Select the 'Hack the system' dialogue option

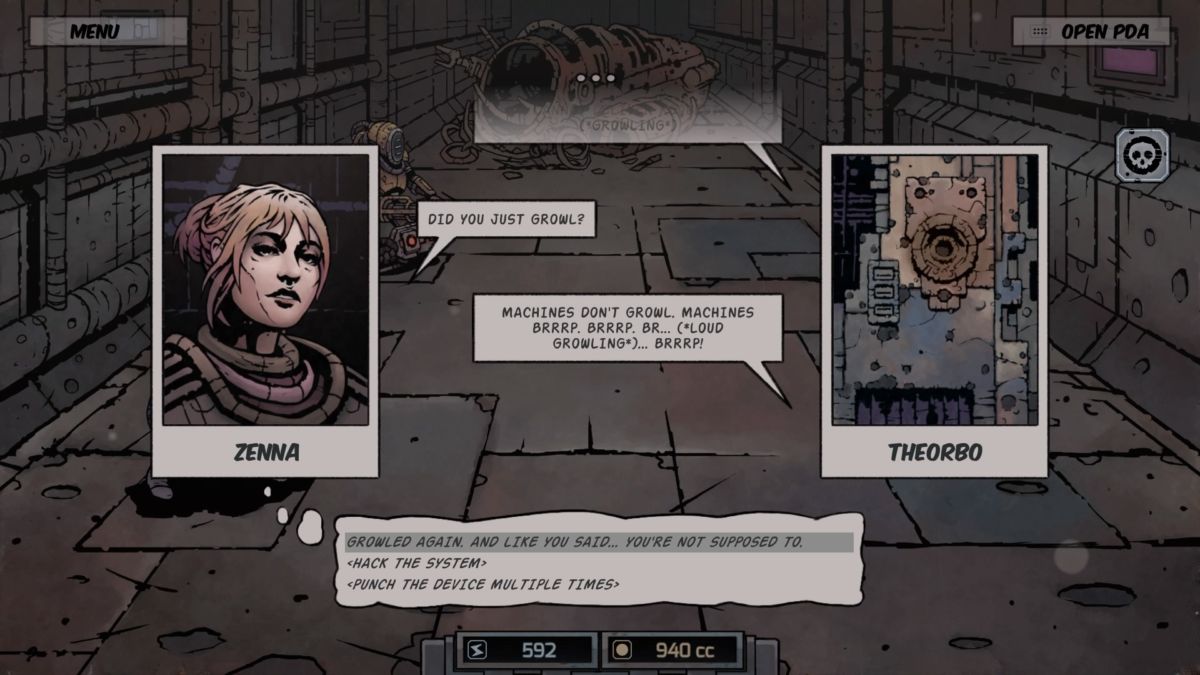pyautogui.click(x=417, y=563)
